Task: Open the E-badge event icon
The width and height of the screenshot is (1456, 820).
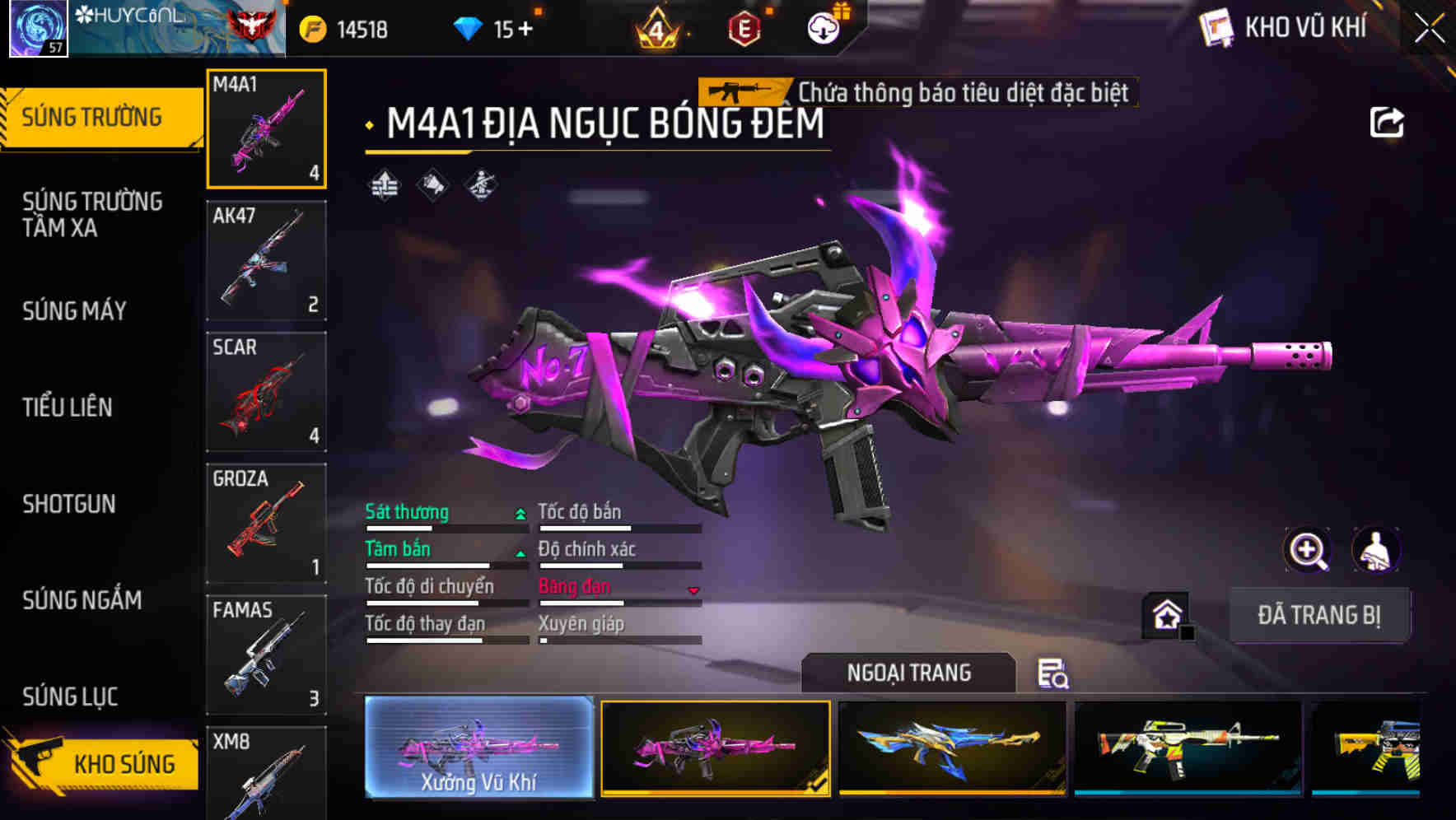Action: point(743,26)
